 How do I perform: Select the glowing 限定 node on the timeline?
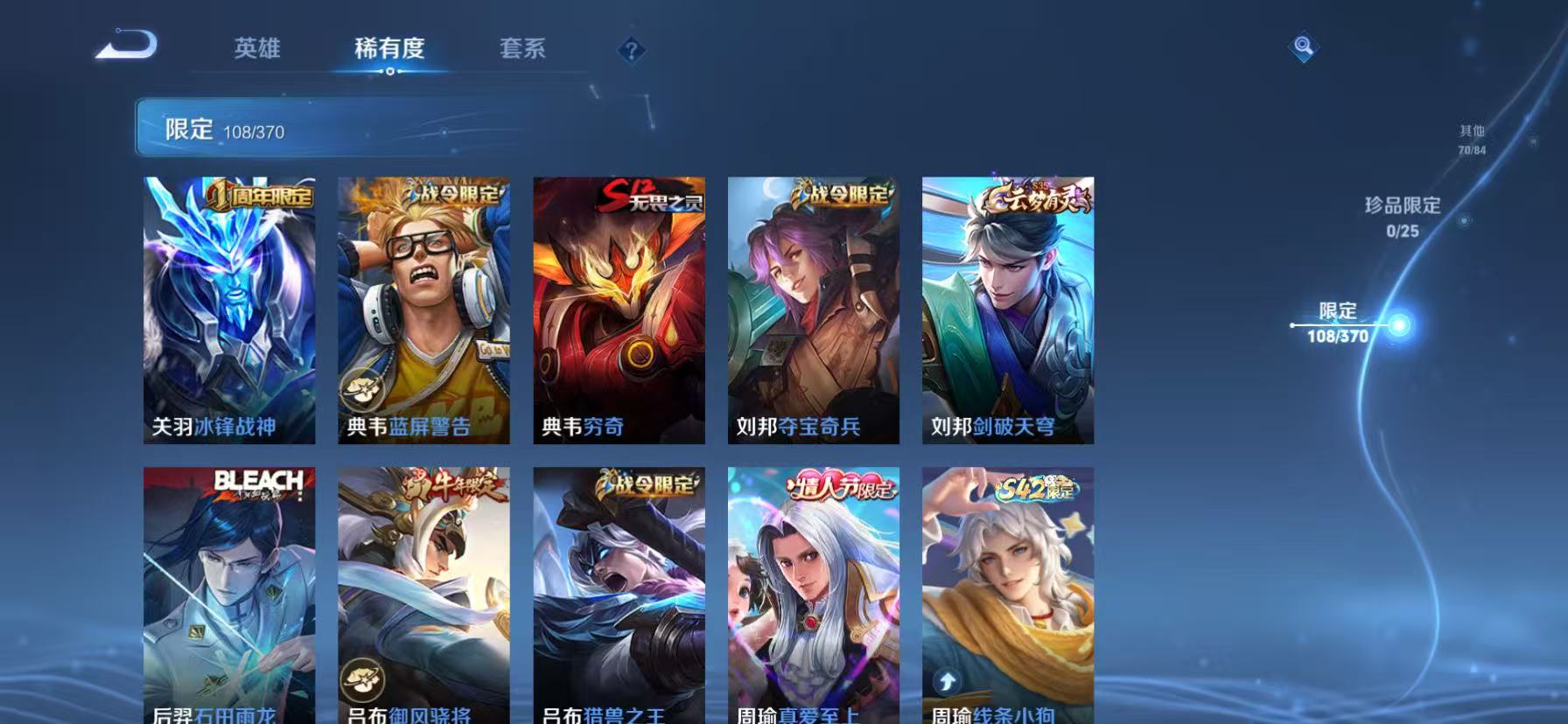1401,324
